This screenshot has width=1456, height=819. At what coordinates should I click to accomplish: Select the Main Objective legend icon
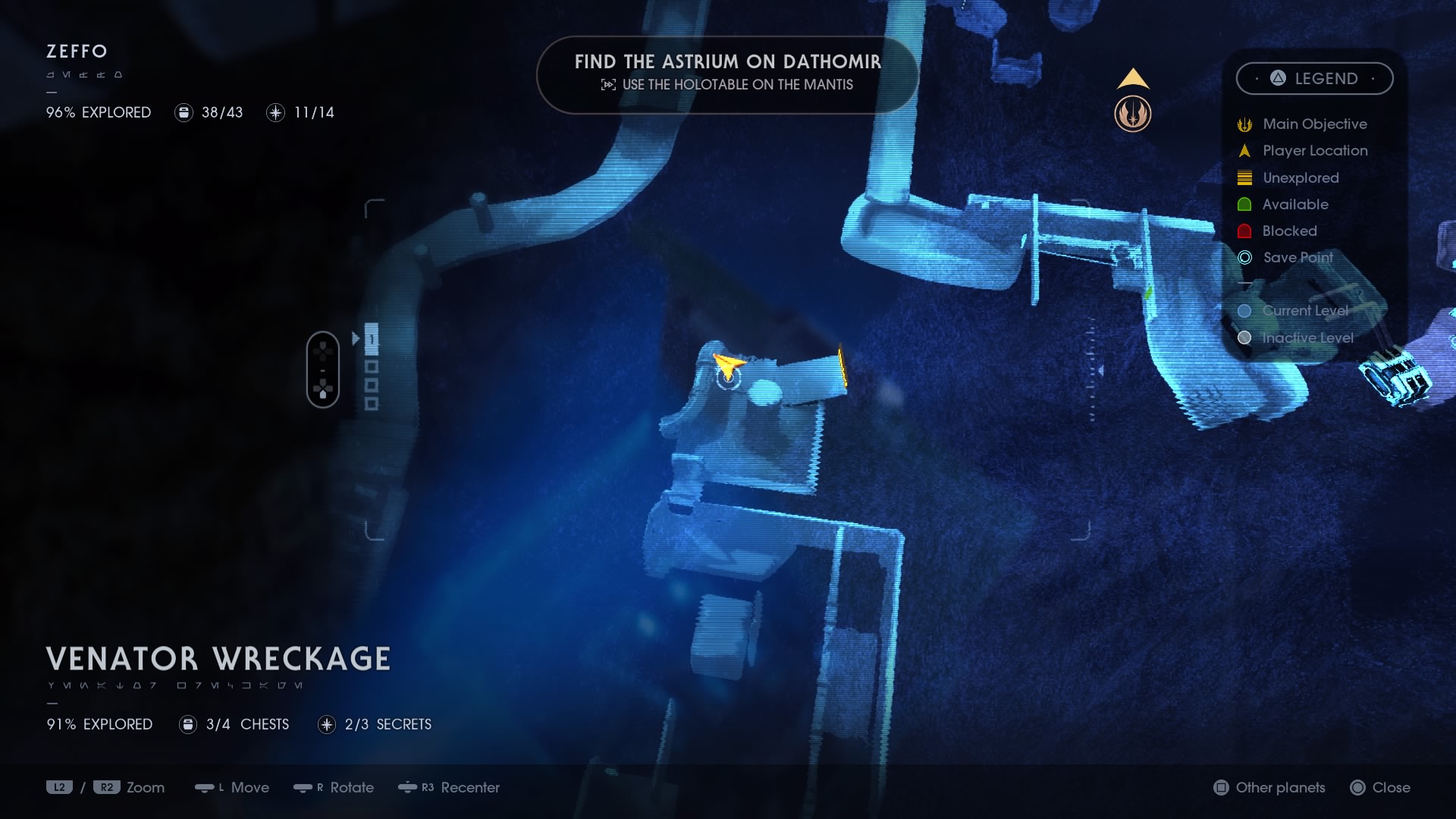click(x=1244, y=123)
